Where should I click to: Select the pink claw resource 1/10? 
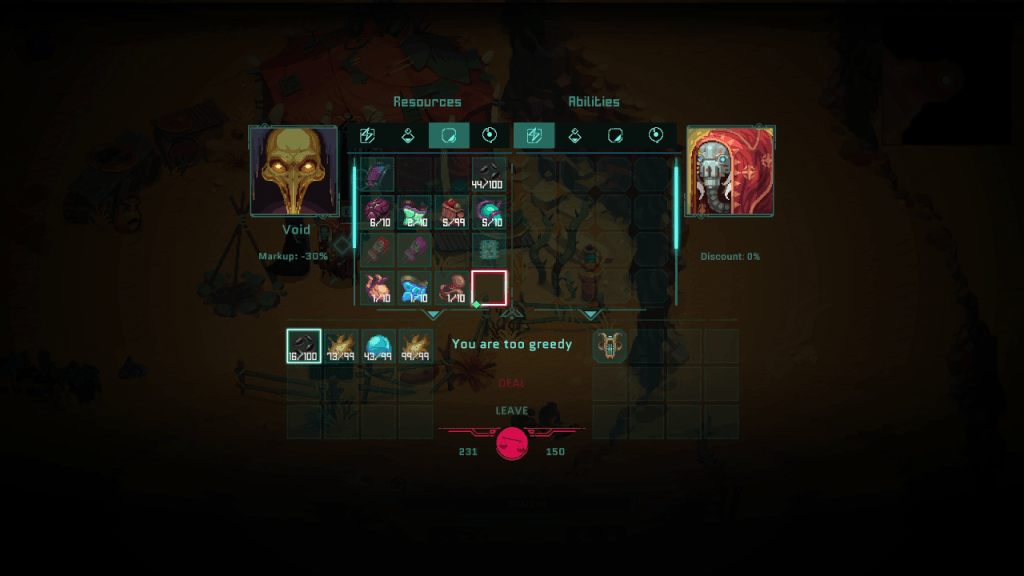point(378,288)
